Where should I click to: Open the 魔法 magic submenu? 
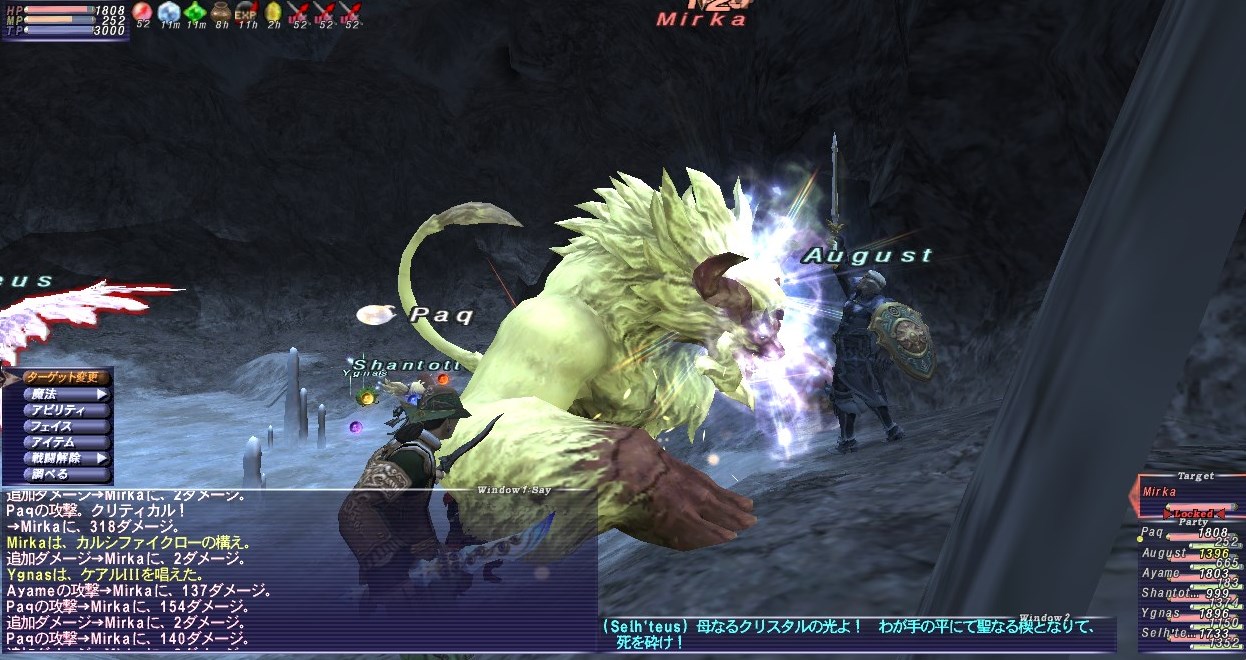(x=66, y=394)
